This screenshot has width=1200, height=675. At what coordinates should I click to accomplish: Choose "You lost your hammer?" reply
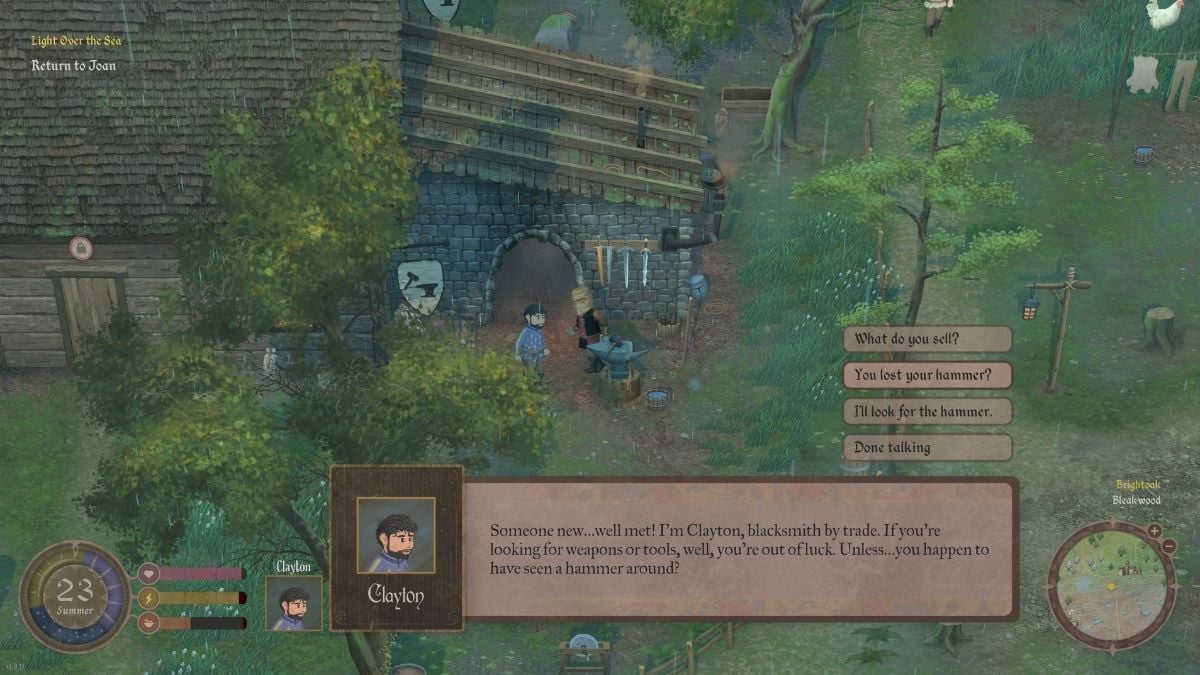pos(927,376)
